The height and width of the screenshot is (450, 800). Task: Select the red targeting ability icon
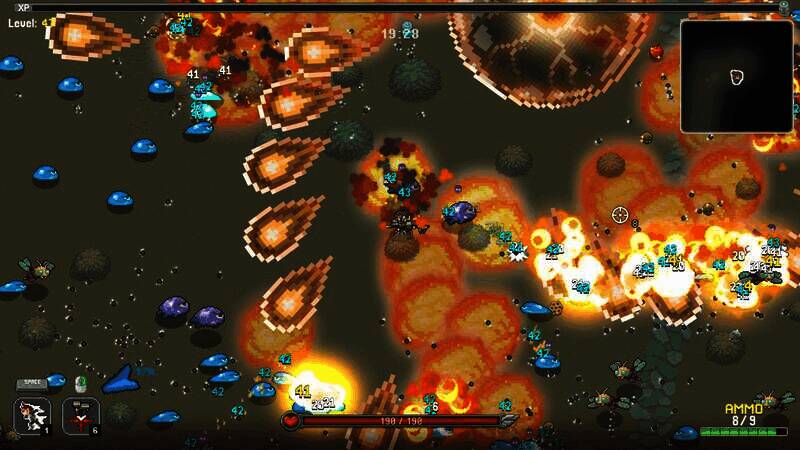(x=81, y=415)
